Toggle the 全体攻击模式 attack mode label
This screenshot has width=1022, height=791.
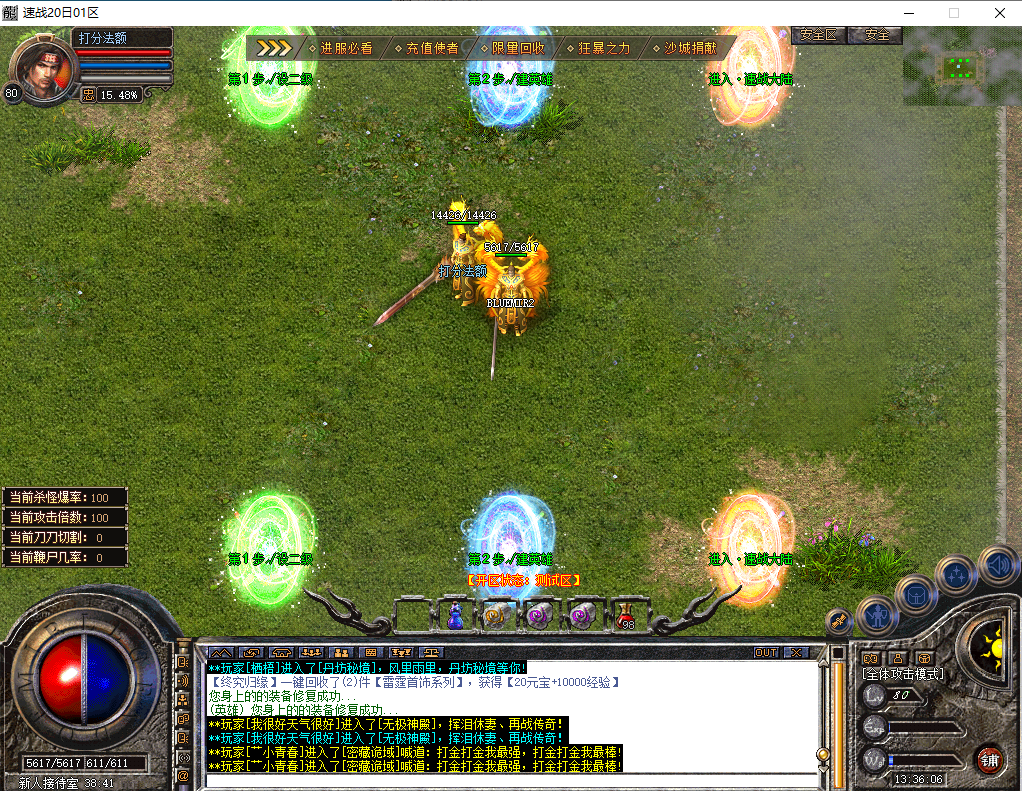[903, 674]
